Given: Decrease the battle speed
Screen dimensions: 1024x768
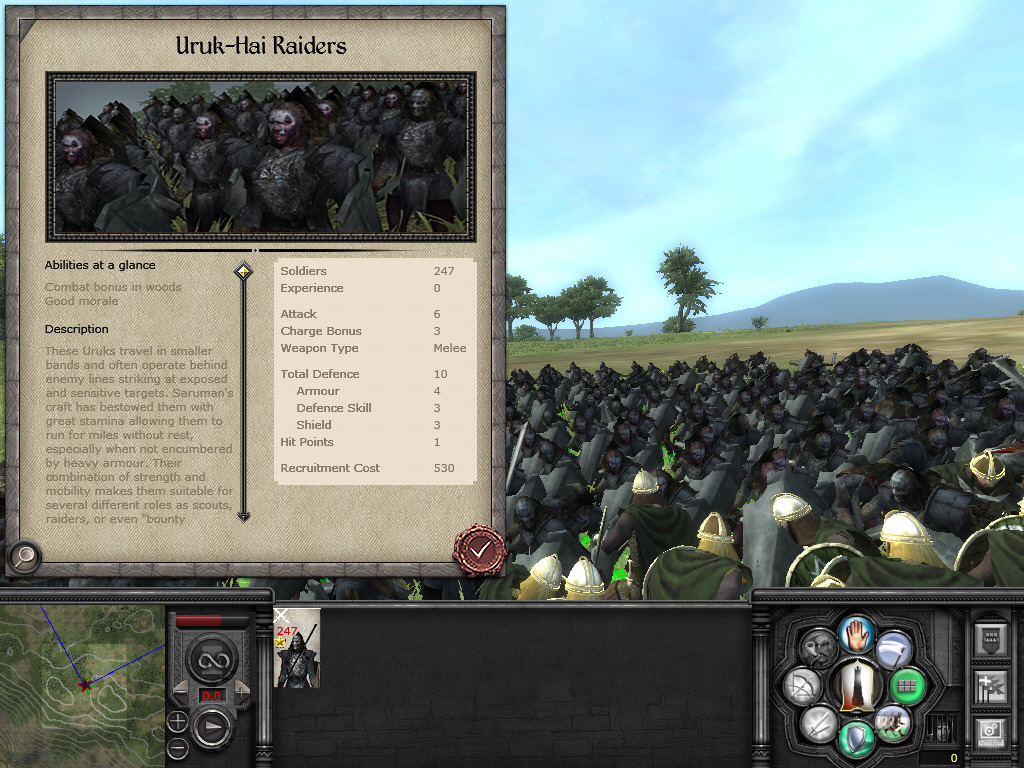Looking at the screenshot, I should (181, 692).
